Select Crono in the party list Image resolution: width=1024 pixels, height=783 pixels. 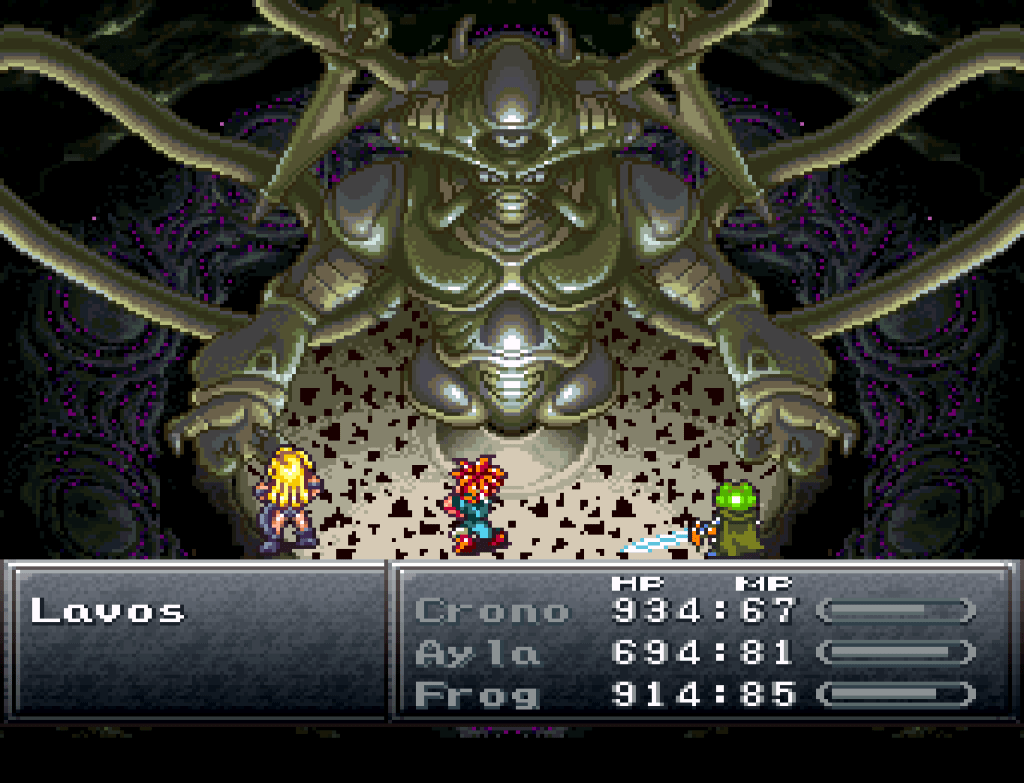491,610
